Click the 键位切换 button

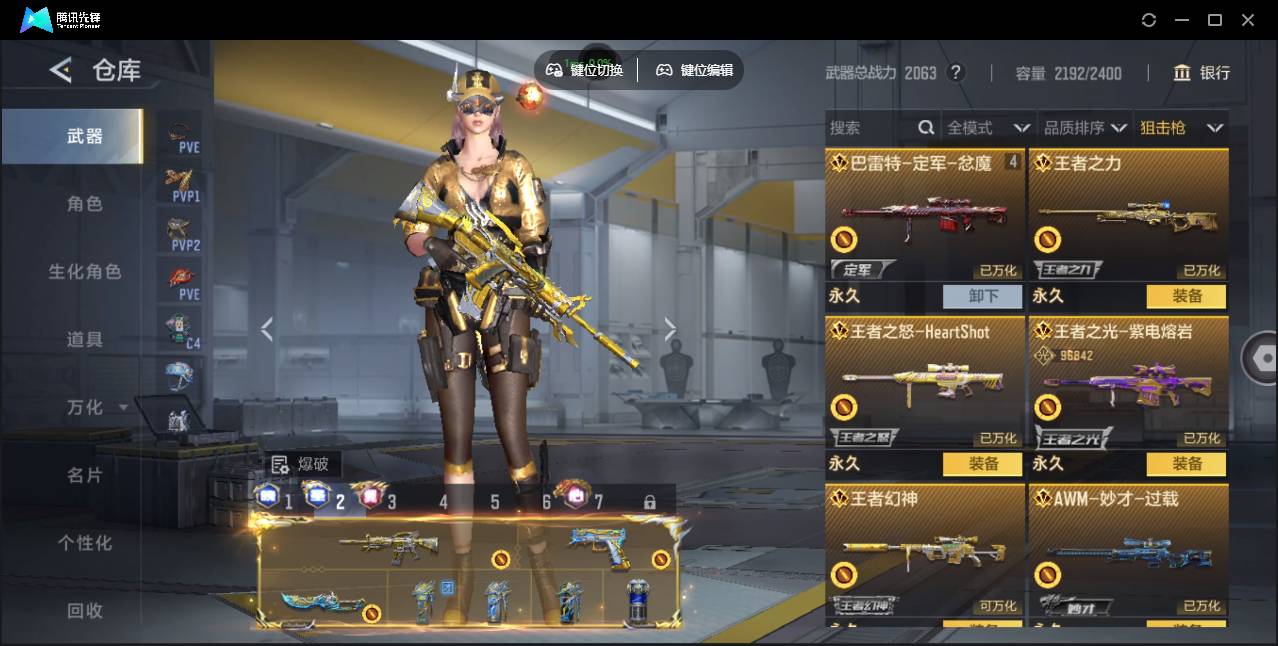pos(586,70)
